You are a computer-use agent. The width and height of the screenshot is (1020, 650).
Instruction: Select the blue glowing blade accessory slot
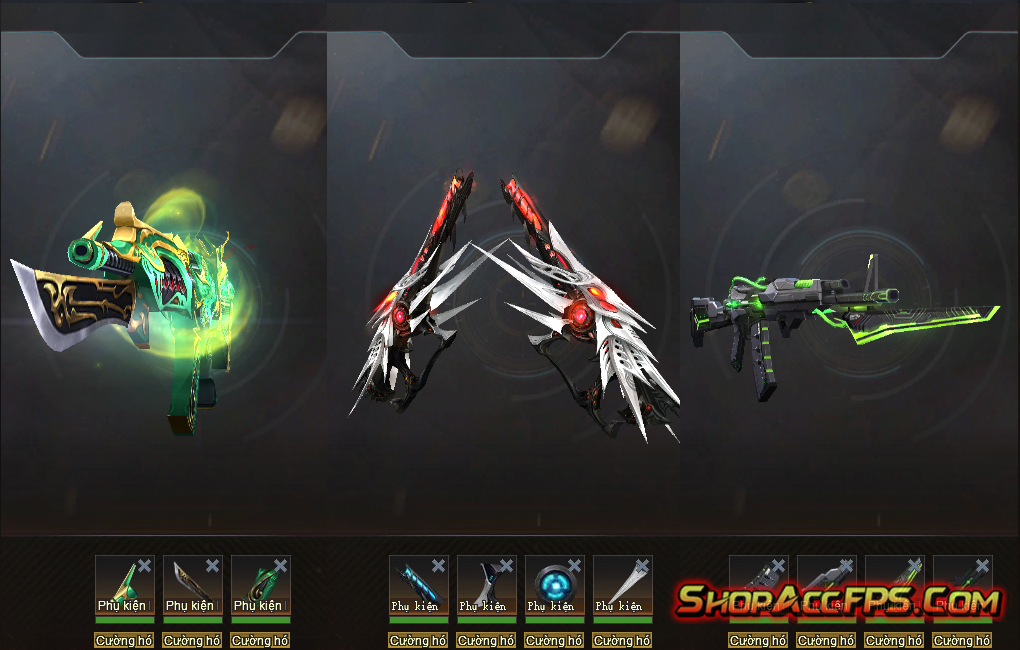[x=415, y=581]
